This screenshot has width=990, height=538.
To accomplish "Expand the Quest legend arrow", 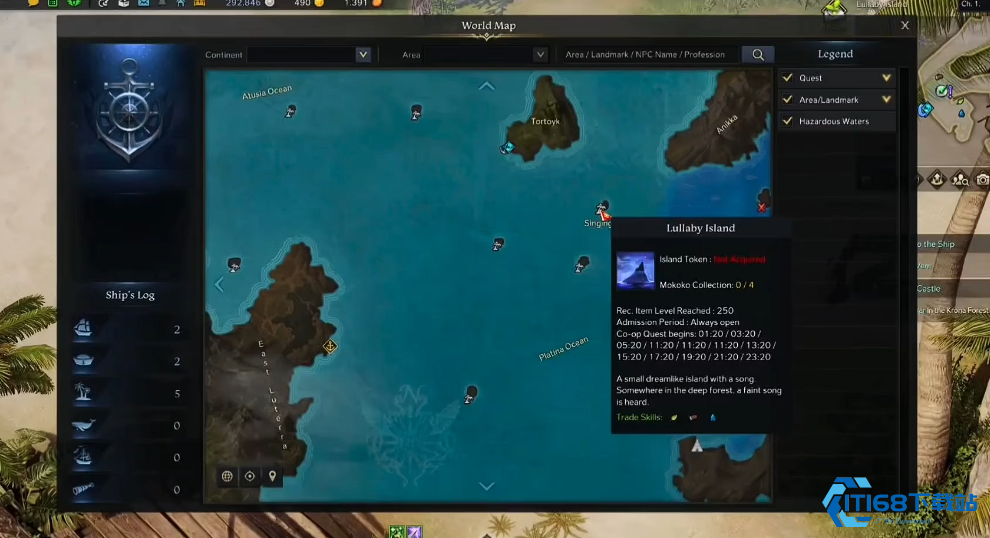I will [886, 78].
